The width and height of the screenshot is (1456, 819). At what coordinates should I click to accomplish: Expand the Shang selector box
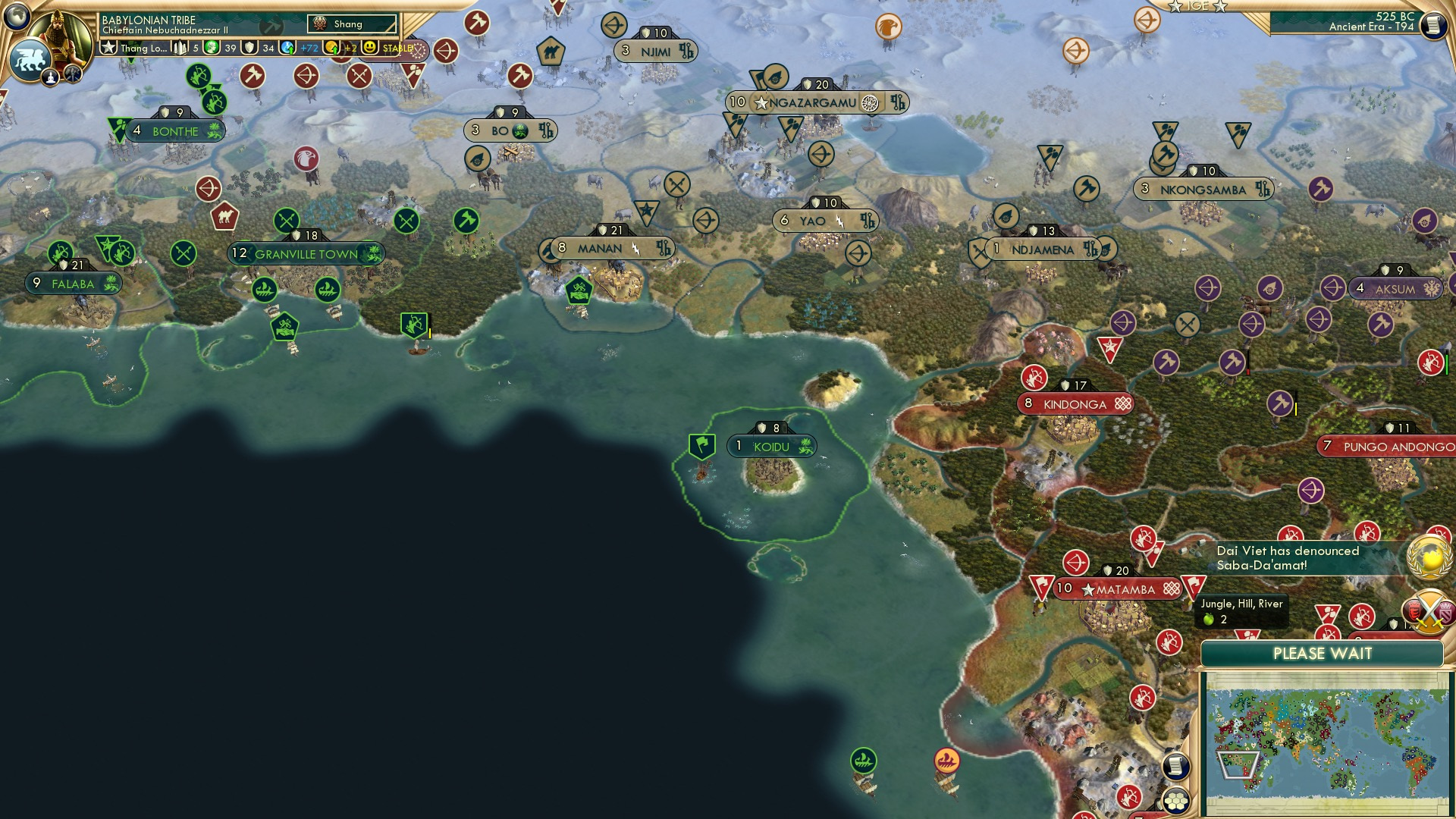tap(353, 24)
